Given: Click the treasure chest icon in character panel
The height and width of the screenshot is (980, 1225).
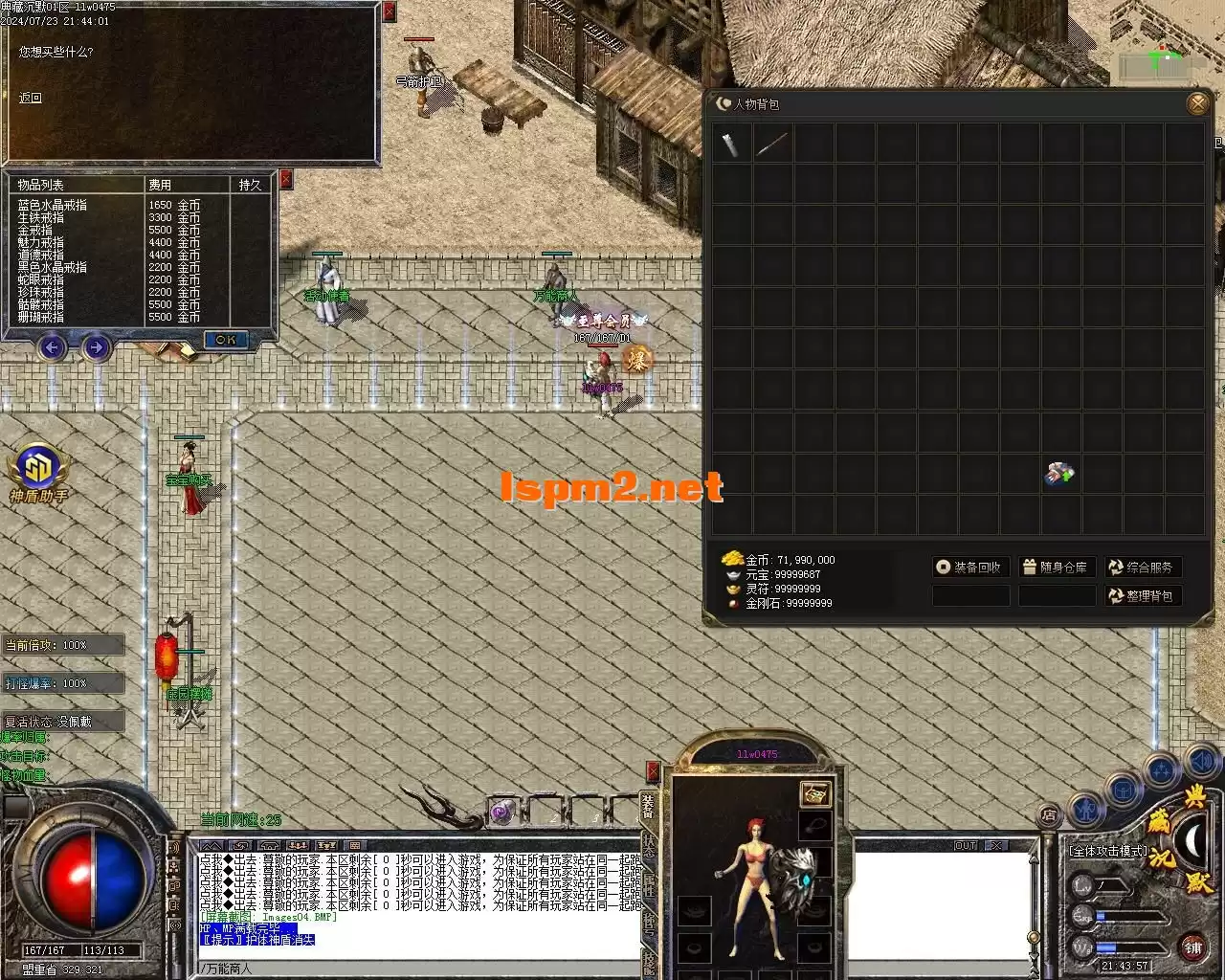Looking at the screenshot, I should point(815,793).
